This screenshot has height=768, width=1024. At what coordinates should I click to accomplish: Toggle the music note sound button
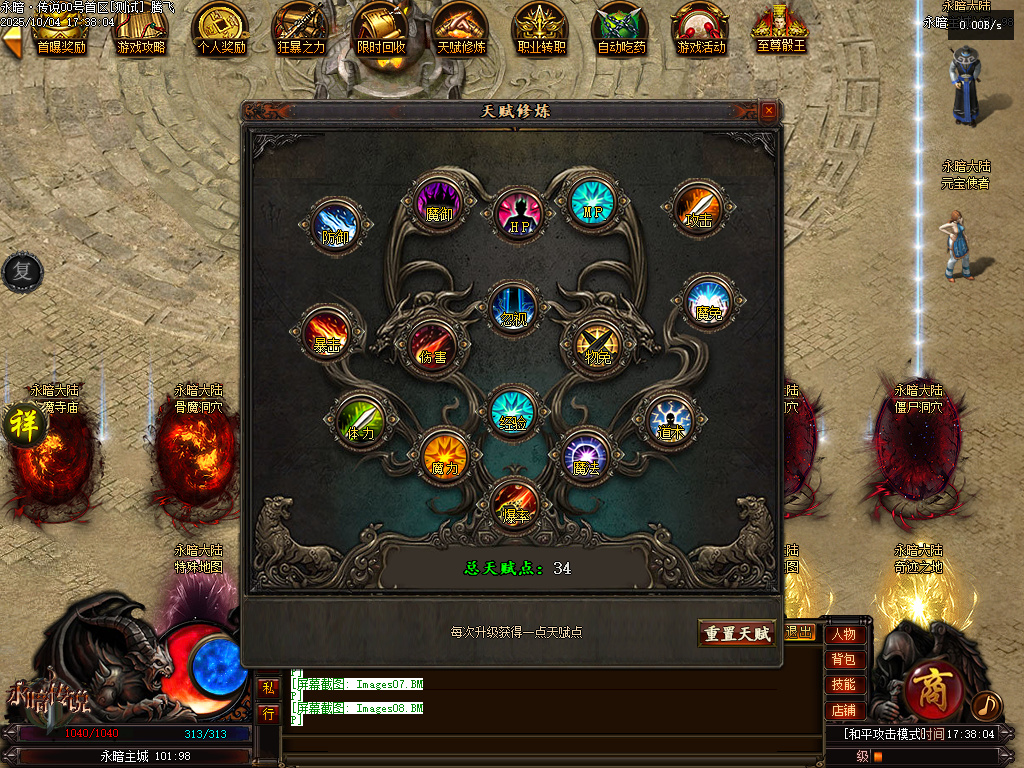[986, 706]
